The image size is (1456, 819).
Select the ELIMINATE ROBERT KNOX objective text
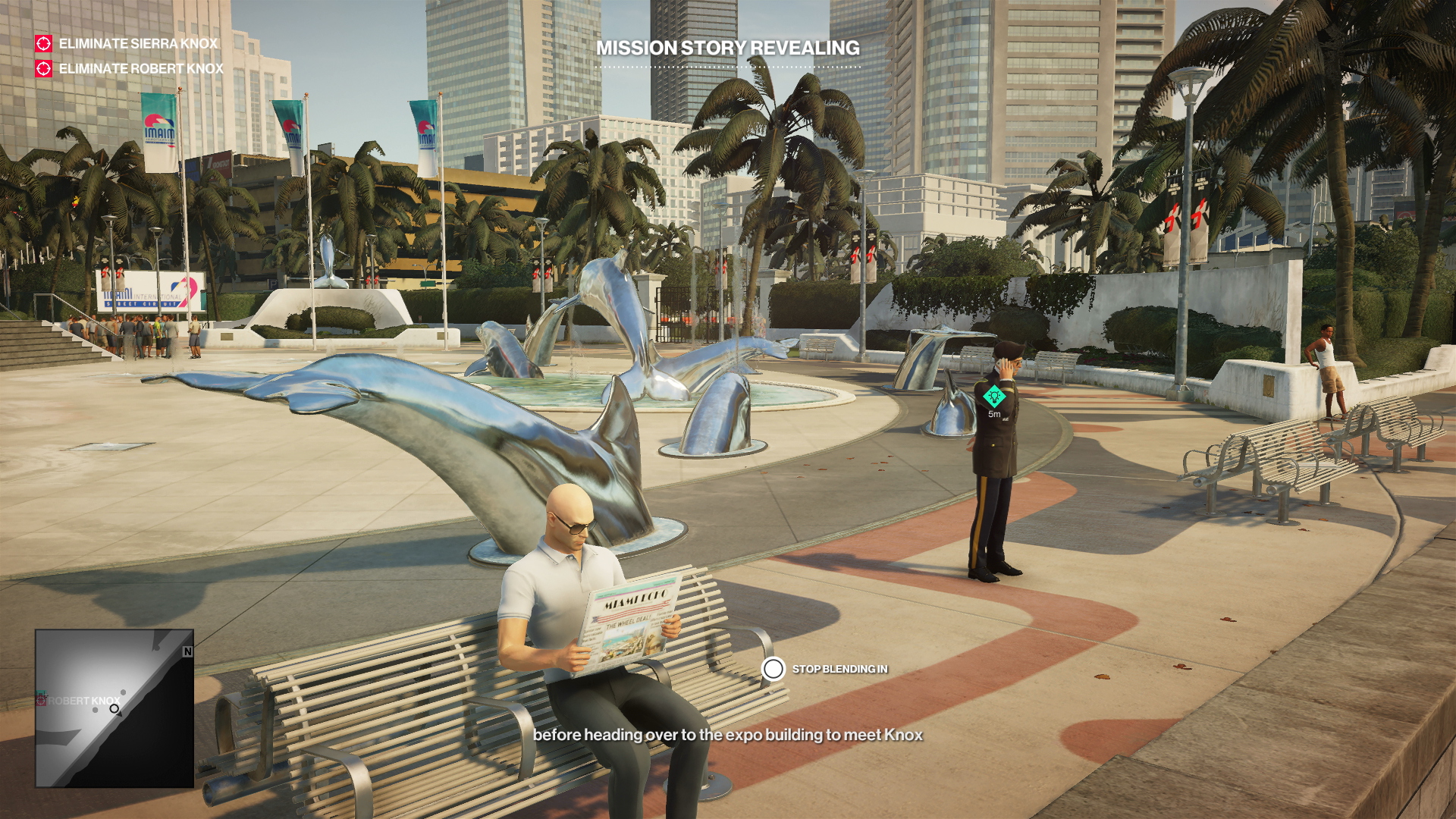tap(141, 71)
